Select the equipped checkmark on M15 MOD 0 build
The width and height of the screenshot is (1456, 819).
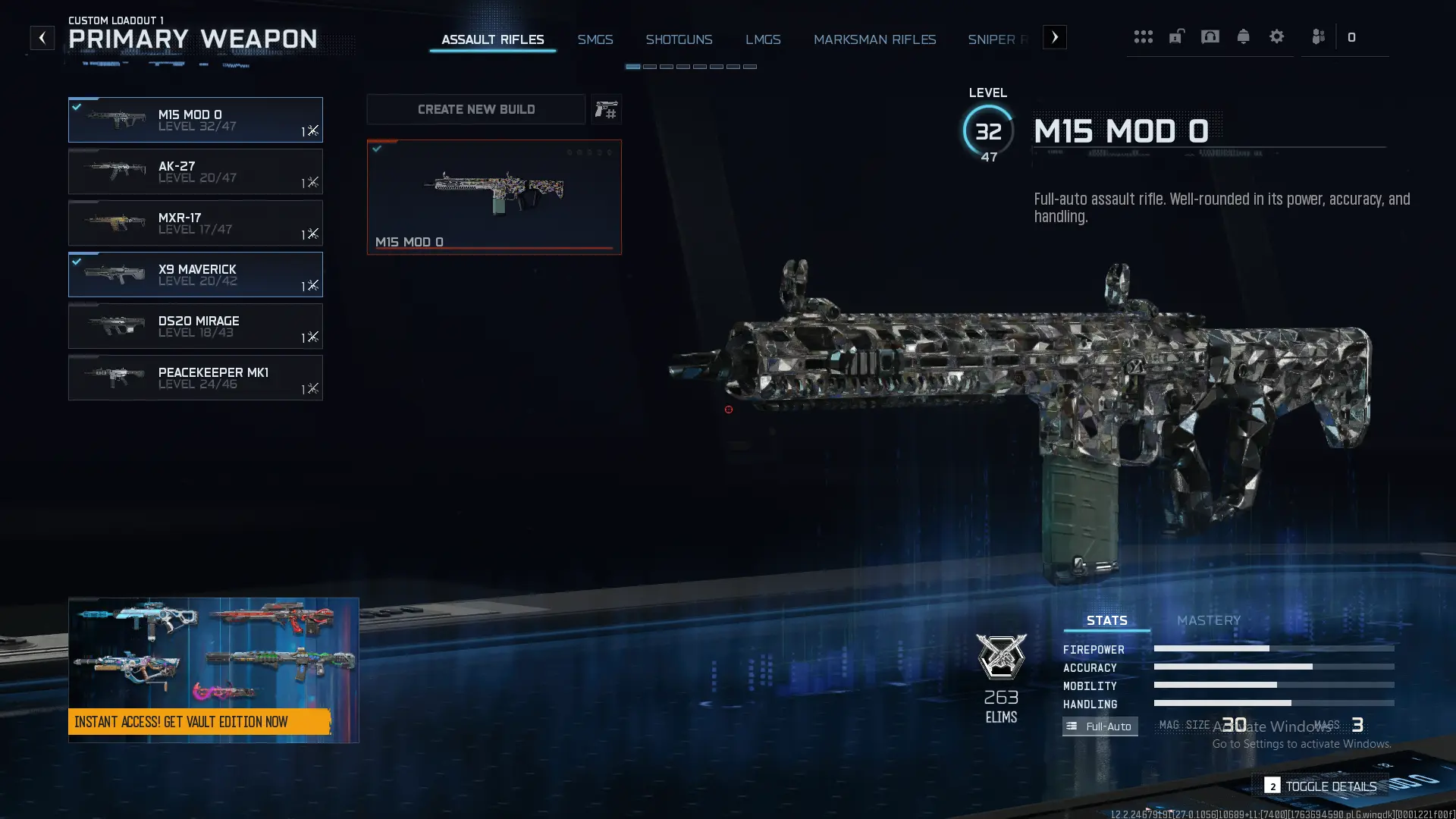(x=377, y=149)
